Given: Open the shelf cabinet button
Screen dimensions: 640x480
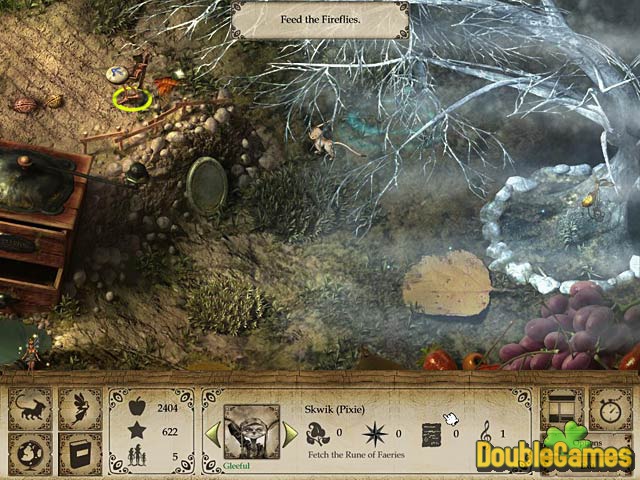Looking at the screenshot, I should [x=561, y=408].
